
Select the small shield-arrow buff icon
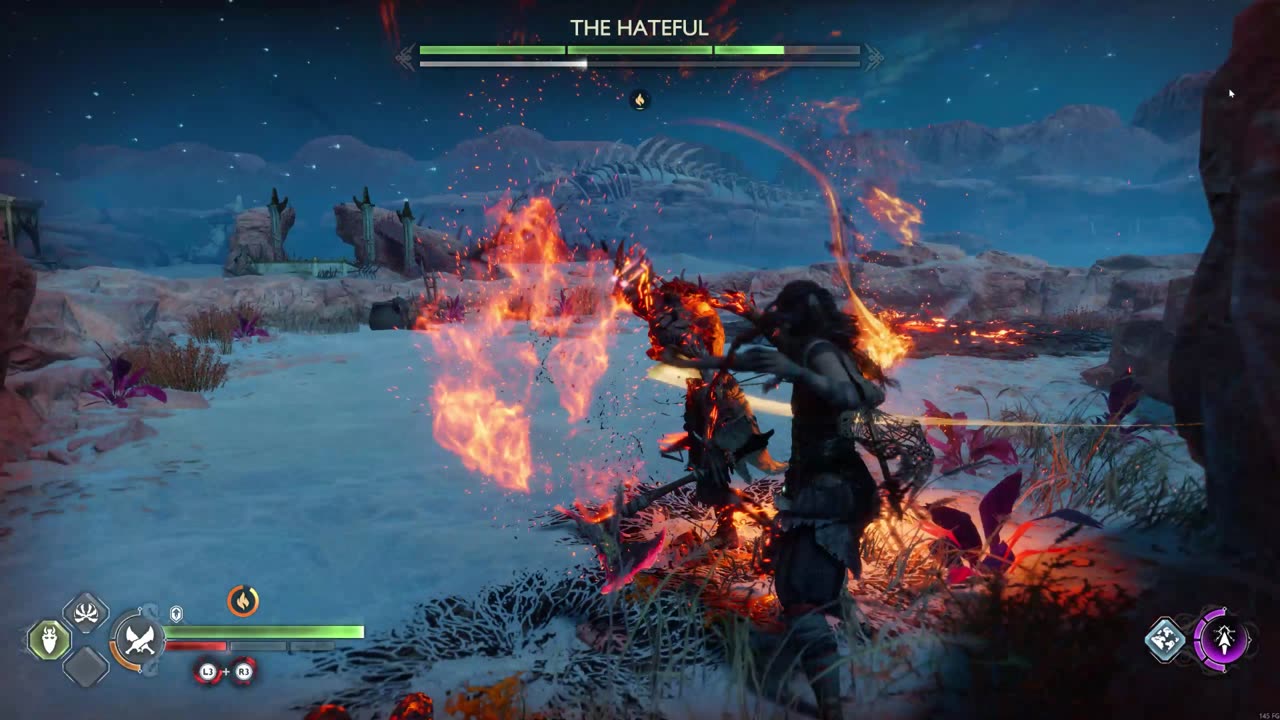coord(176,613)
